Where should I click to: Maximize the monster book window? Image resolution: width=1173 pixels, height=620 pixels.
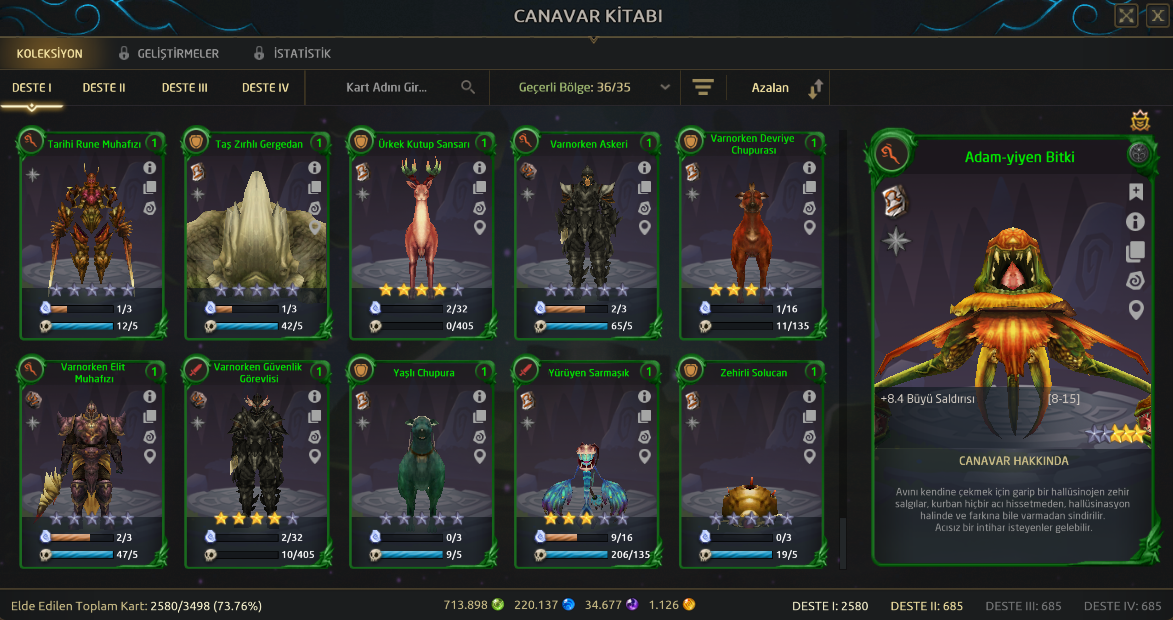pos(1126,15)
